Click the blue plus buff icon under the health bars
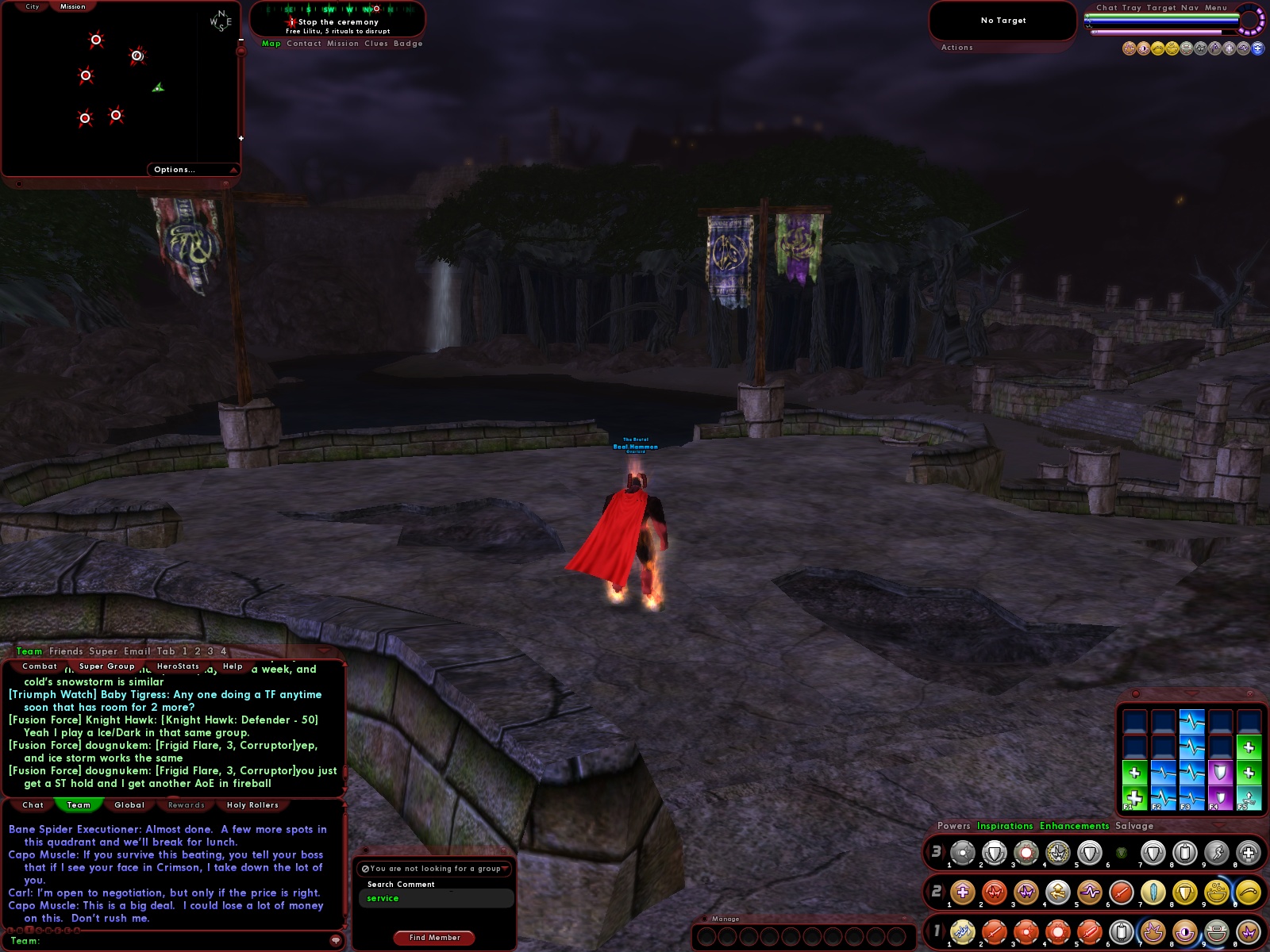1270x952 pixels. (1258, 48)
